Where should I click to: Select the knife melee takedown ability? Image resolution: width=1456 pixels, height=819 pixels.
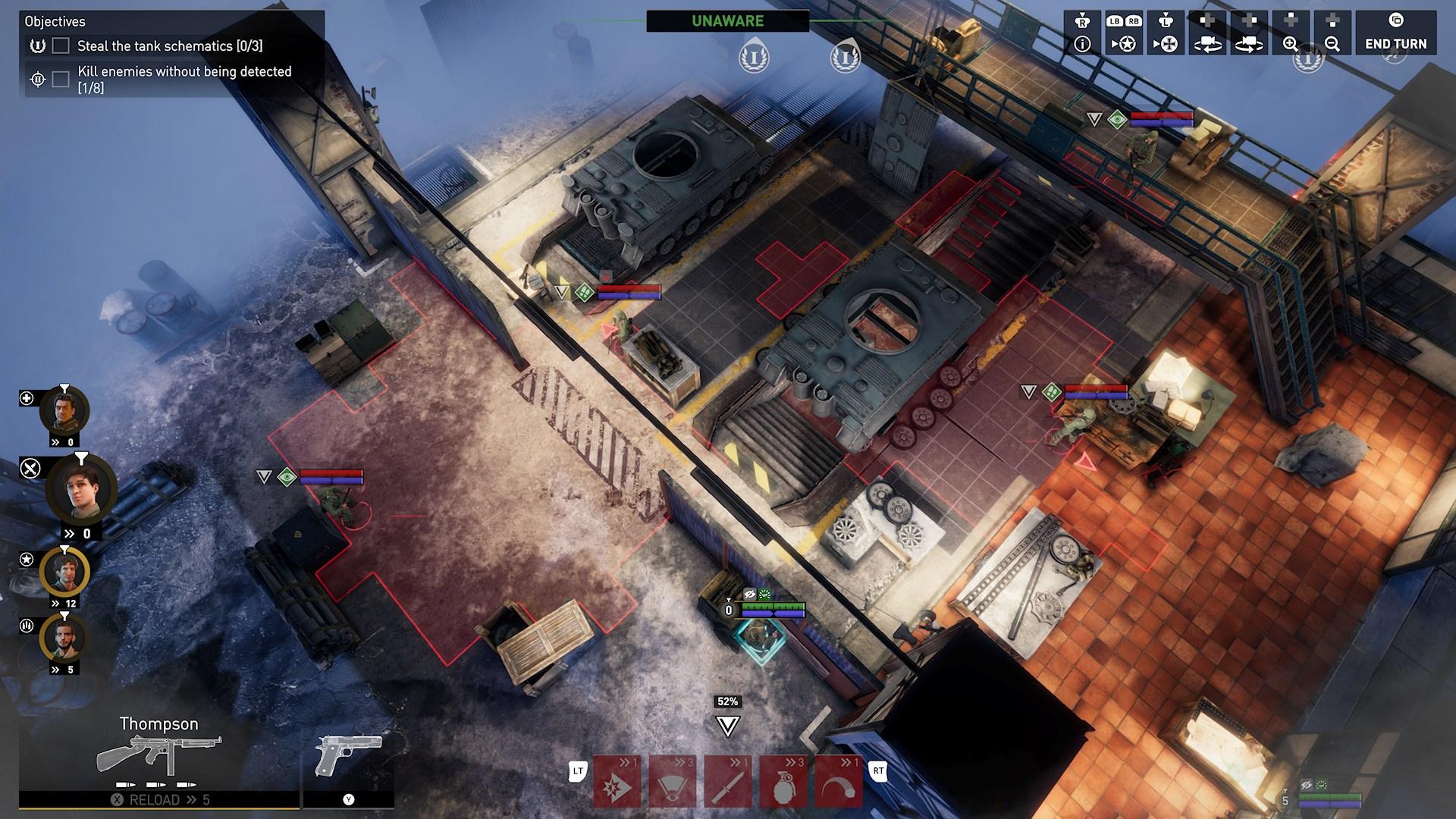[x=728, y=781]
